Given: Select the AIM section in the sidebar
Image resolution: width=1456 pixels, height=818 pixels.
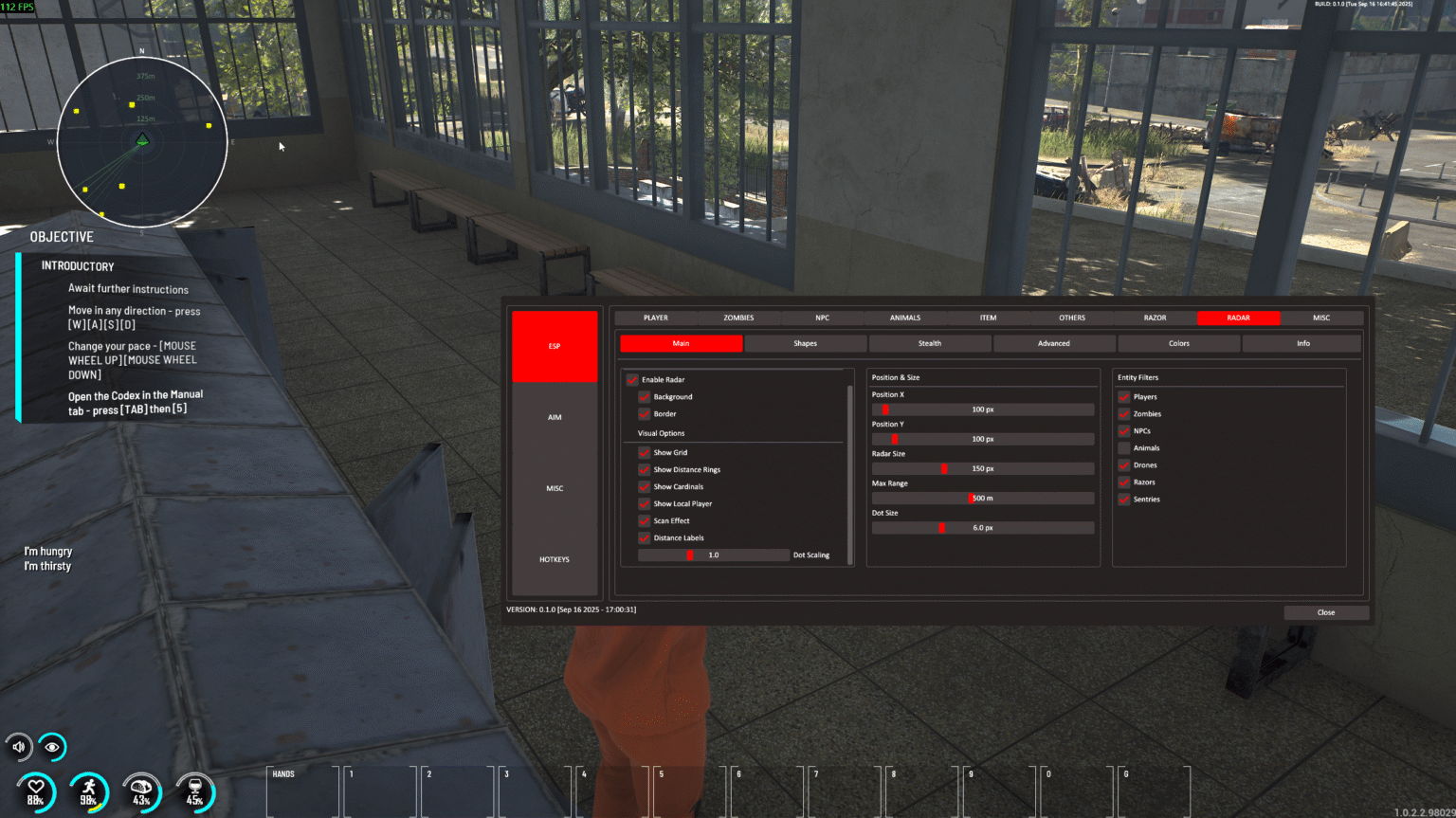Looking at the screenshot, I should click(554, 416).
